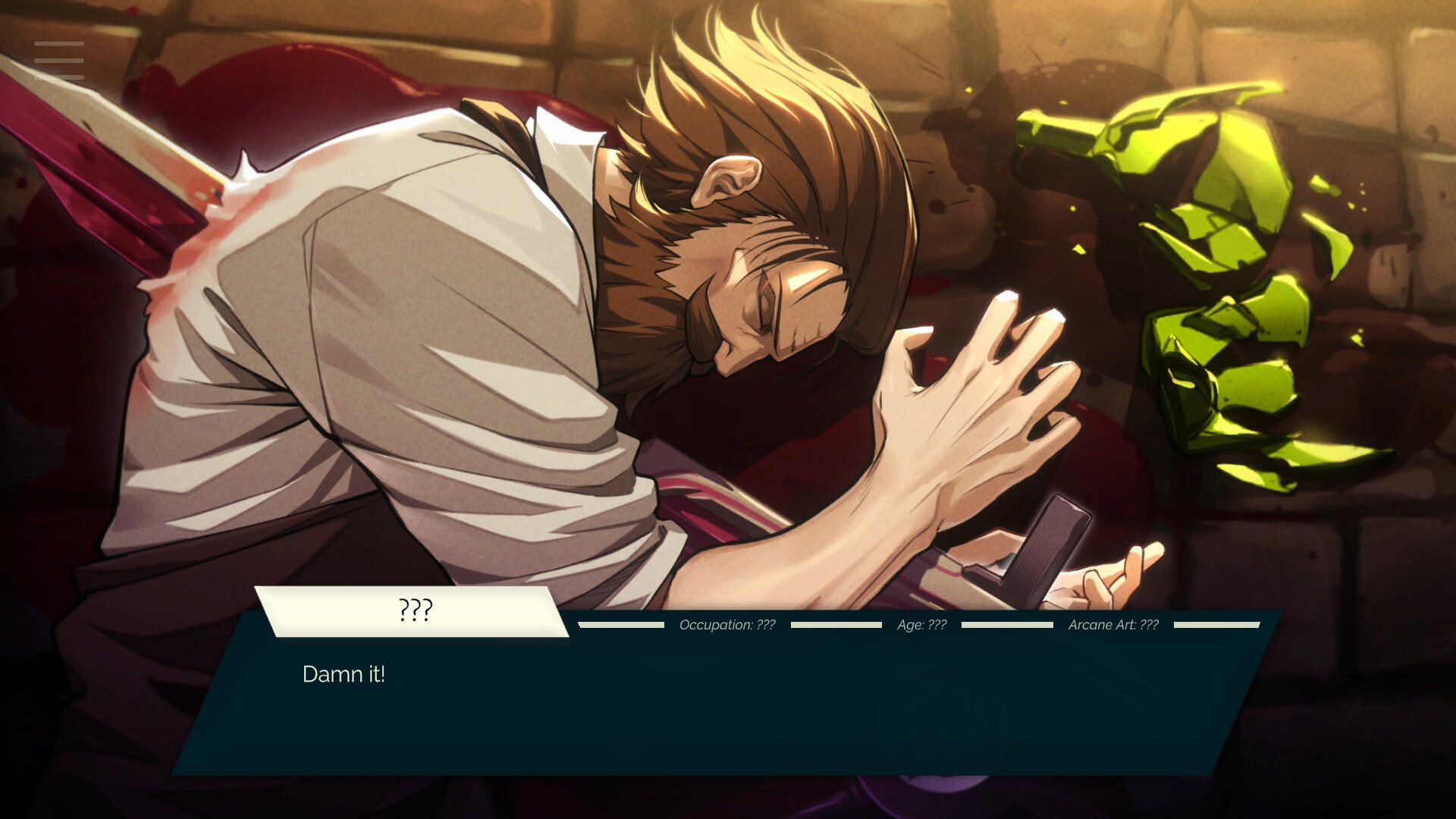This screenshot has height=819, width=1456.
Task: Click the 'Damn it!' dialogue text
Action: tap(345, 673)
